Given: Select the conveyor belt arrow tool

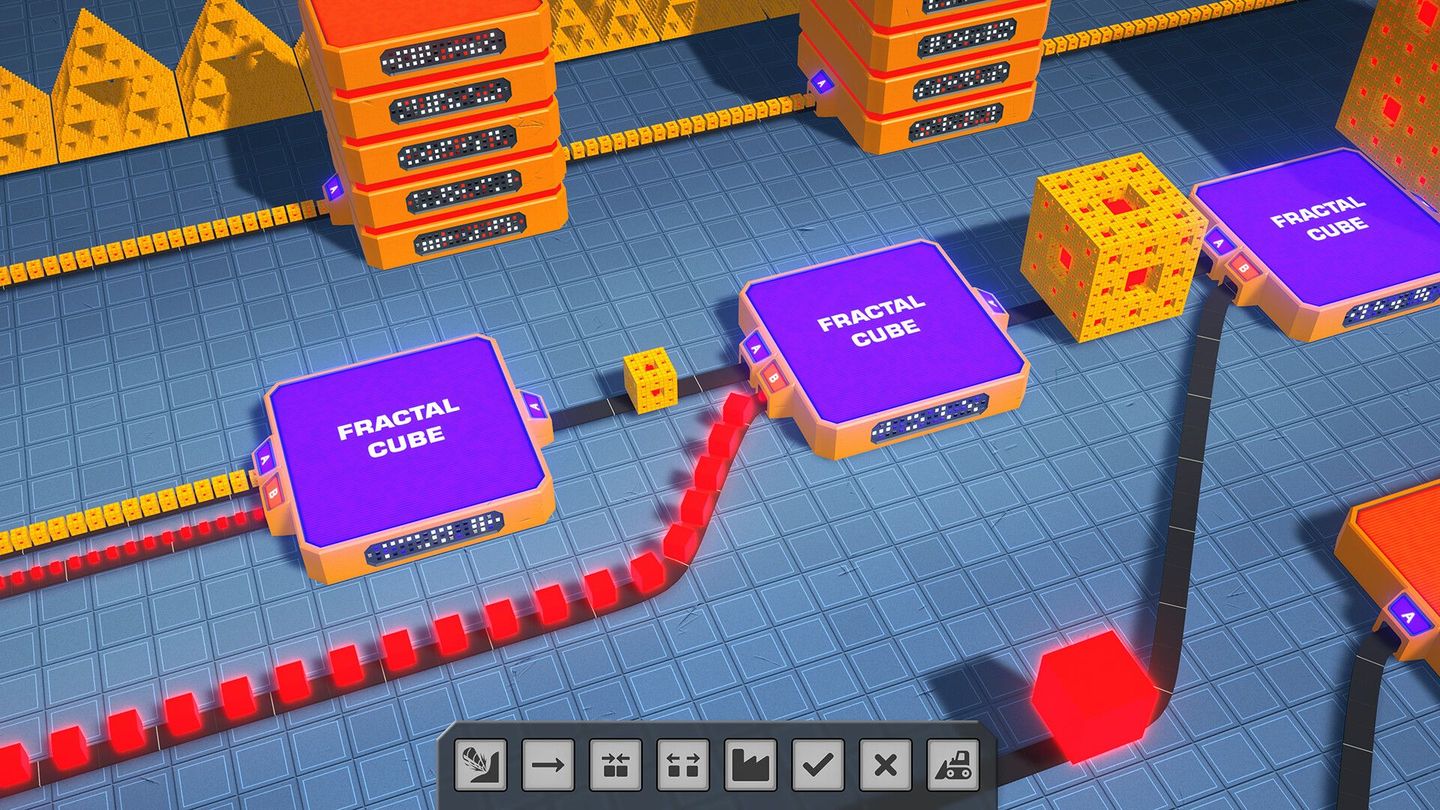Looking at the screenshot, I should pos(546,764).
